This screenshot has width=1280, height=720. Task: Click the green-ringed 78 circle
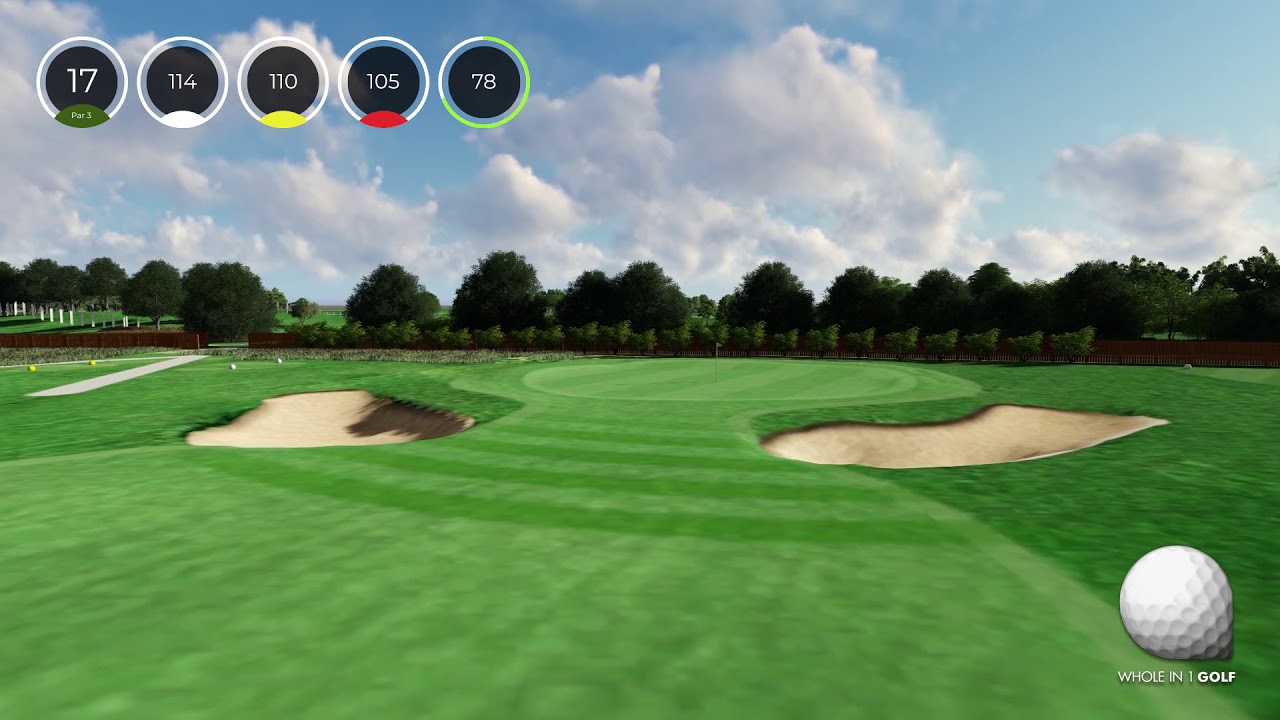484,82
